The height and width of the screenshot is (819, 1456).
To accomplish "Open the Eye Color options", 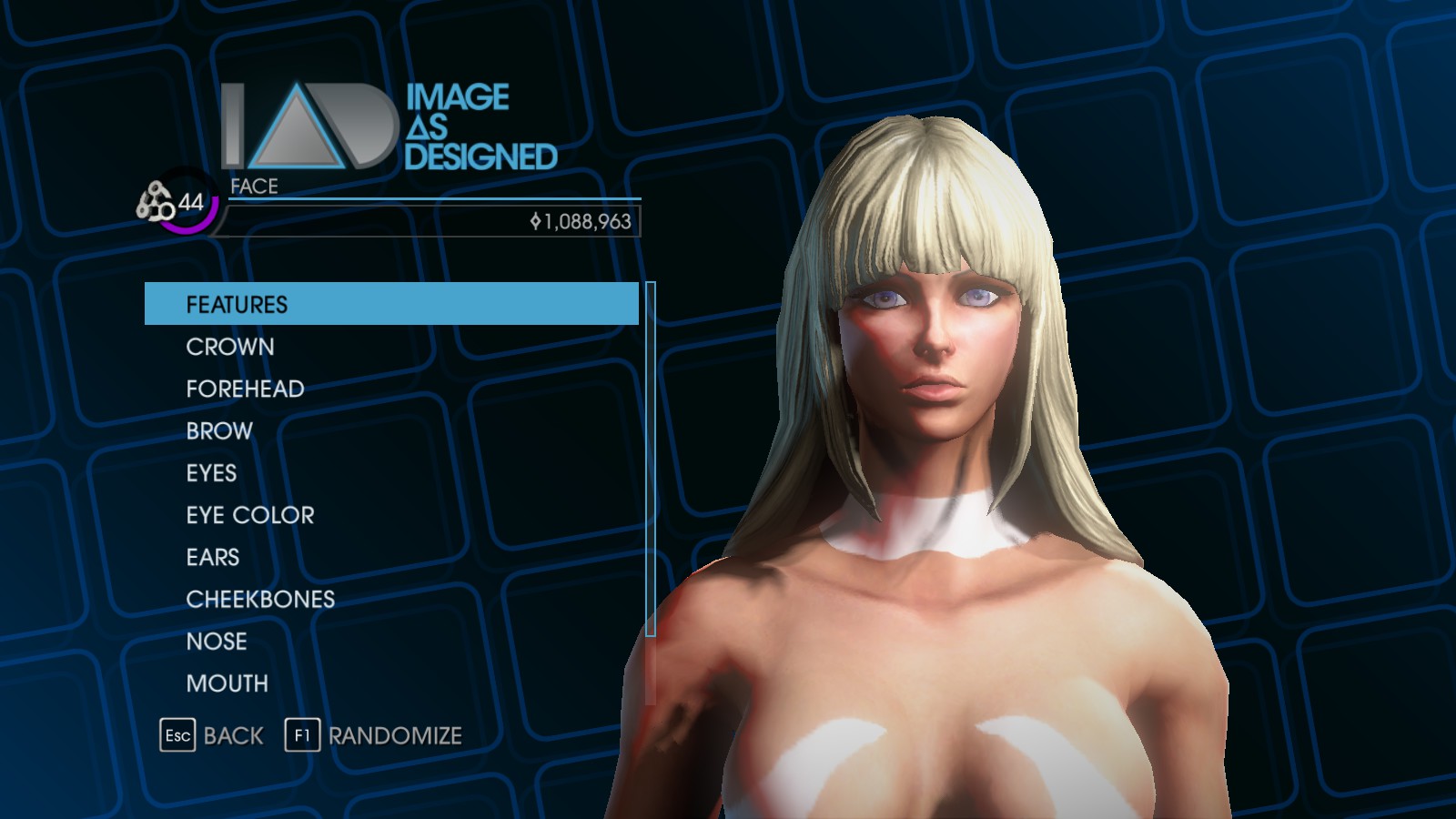I will (x=250, y=515).
